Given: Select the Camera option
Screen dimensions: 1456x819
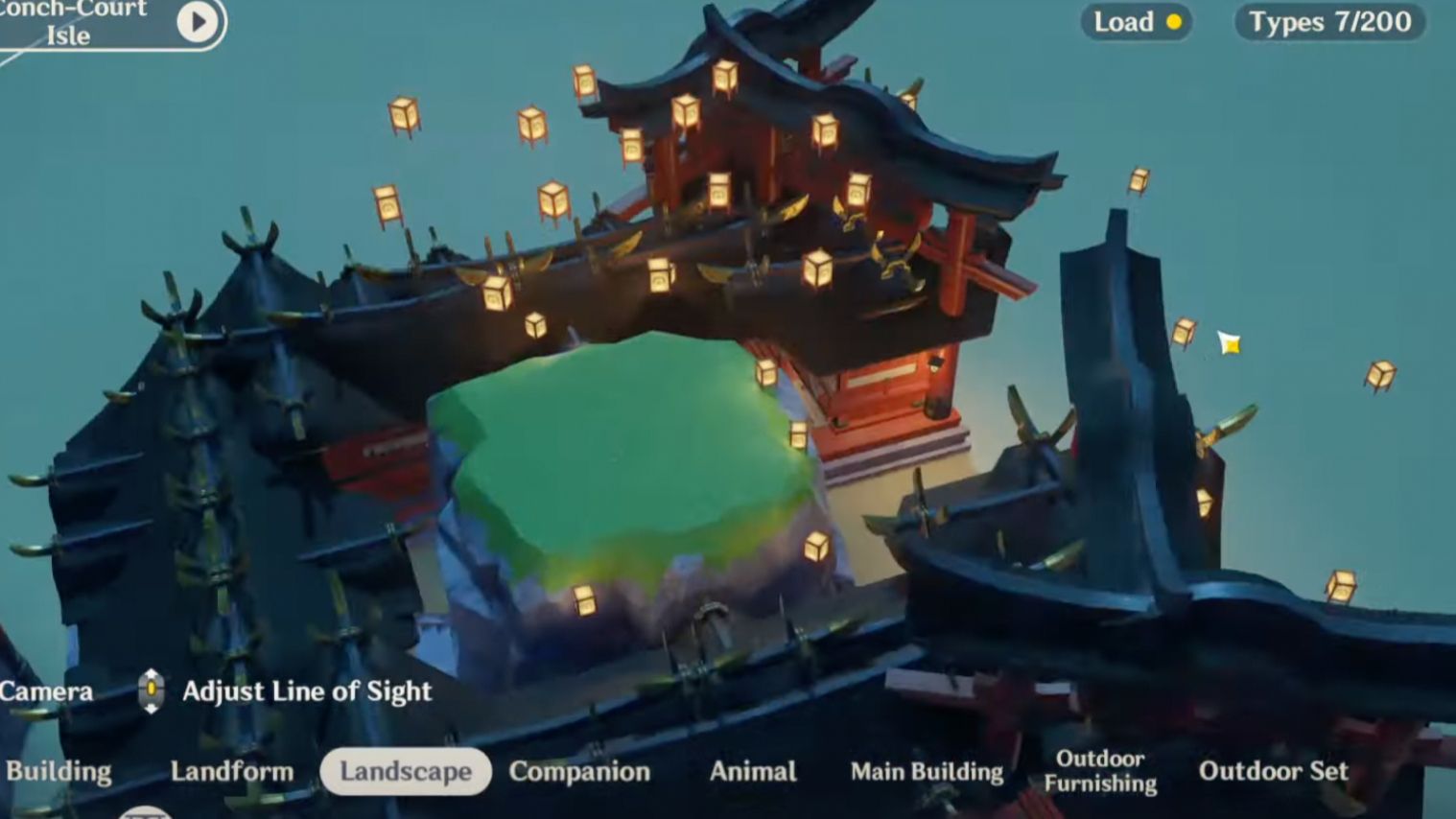Looking at the screenshot, I should click(x=46, y=690).
